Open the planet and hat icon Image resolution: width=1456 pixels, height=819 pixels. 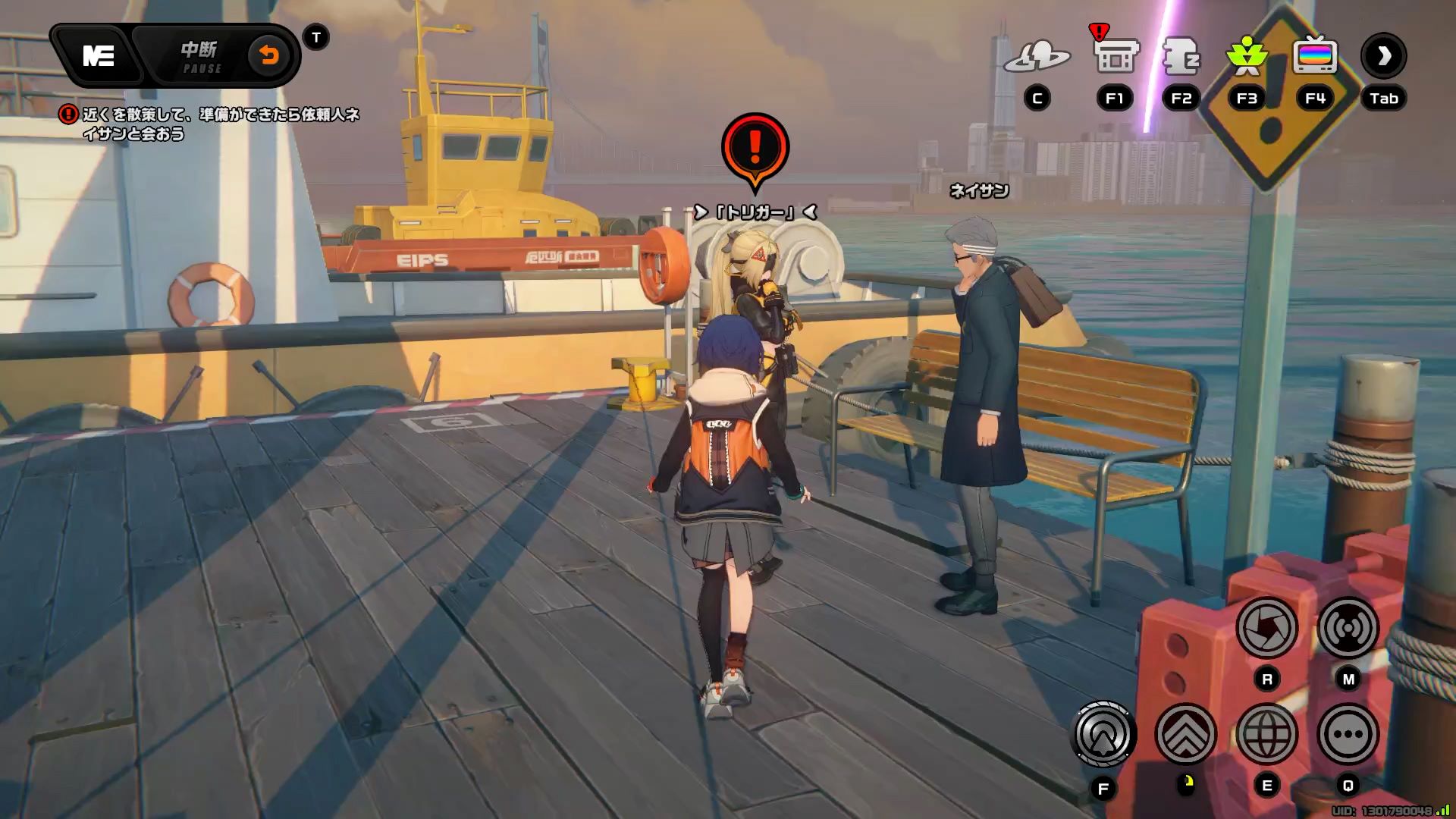point(1037,57)
